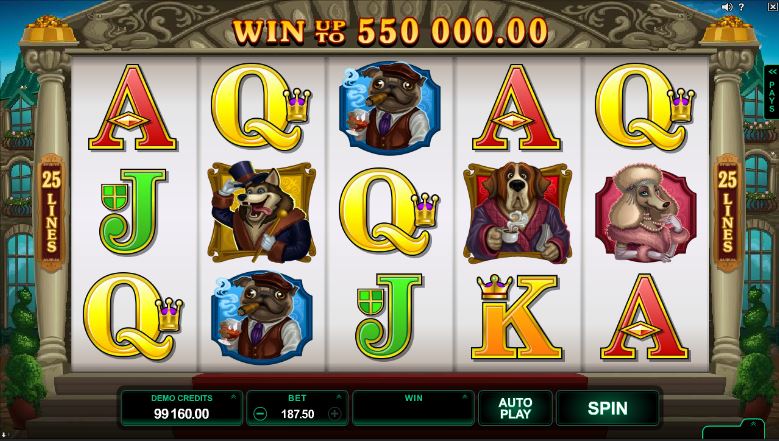Screen dimensions: 779x441
Task: Increase the bet with the plus button
Action: pyautogui.click(x=334, y=413)
